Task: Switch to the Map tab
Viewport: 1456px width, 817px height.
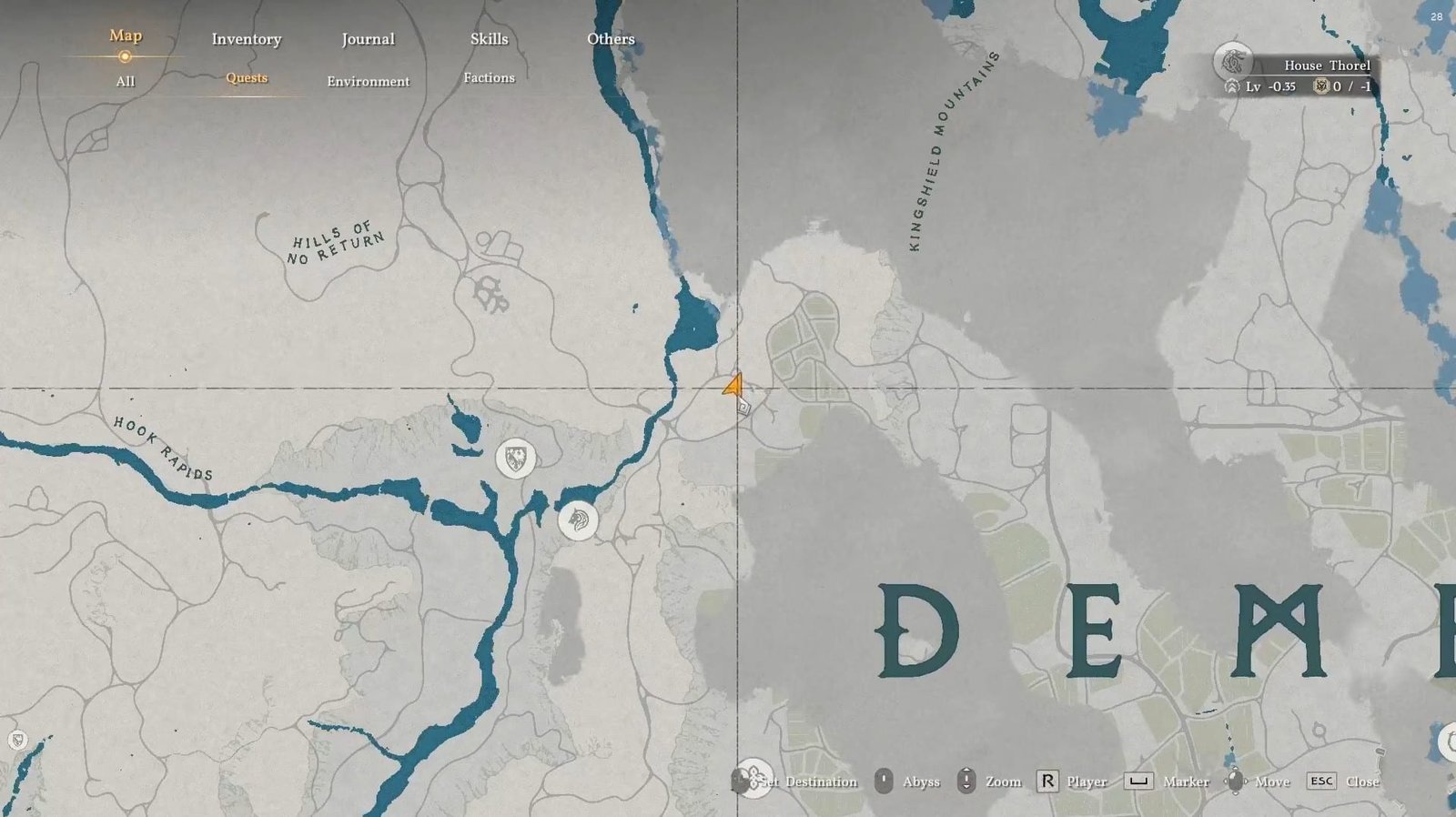Action: tap(126, 35)
